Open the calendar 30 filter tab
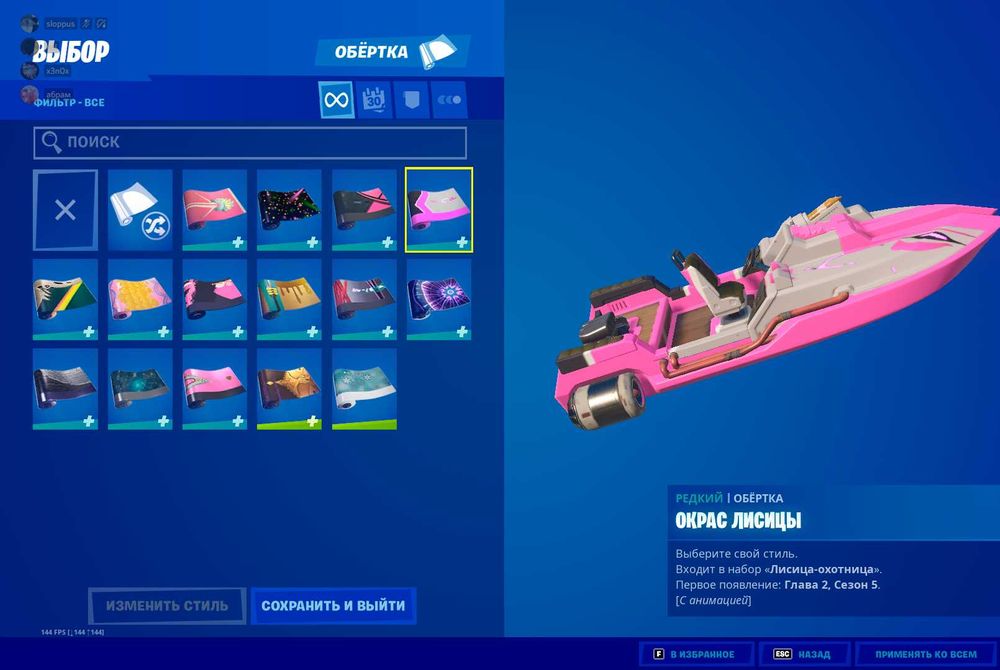The image size is (1000, 670). (375, 100)
